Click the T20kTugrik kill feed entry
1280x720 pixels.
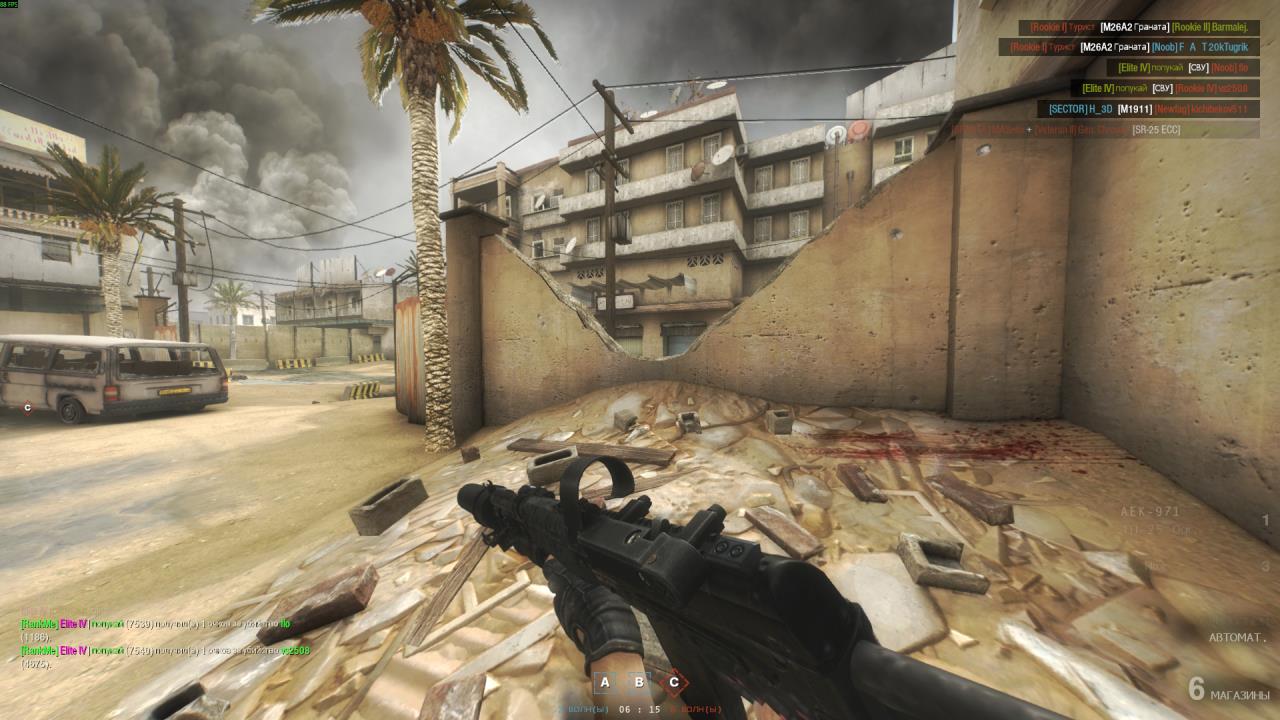tap(1129, 47)
